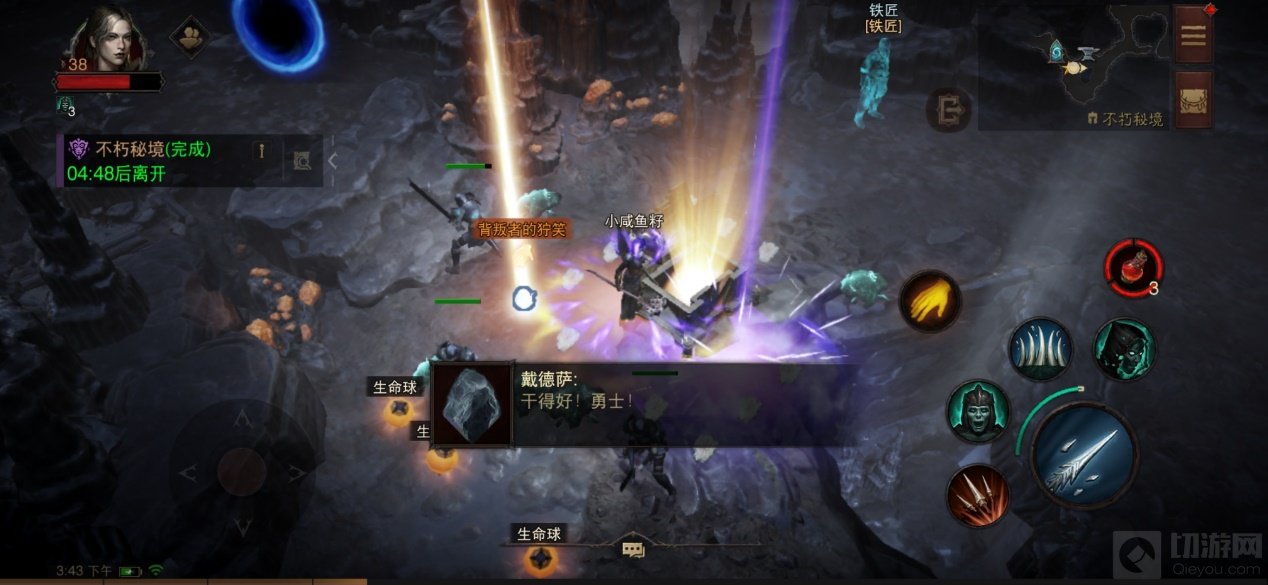
Task: Trigger the hooded skull face skill
Action: [1124, 349]
